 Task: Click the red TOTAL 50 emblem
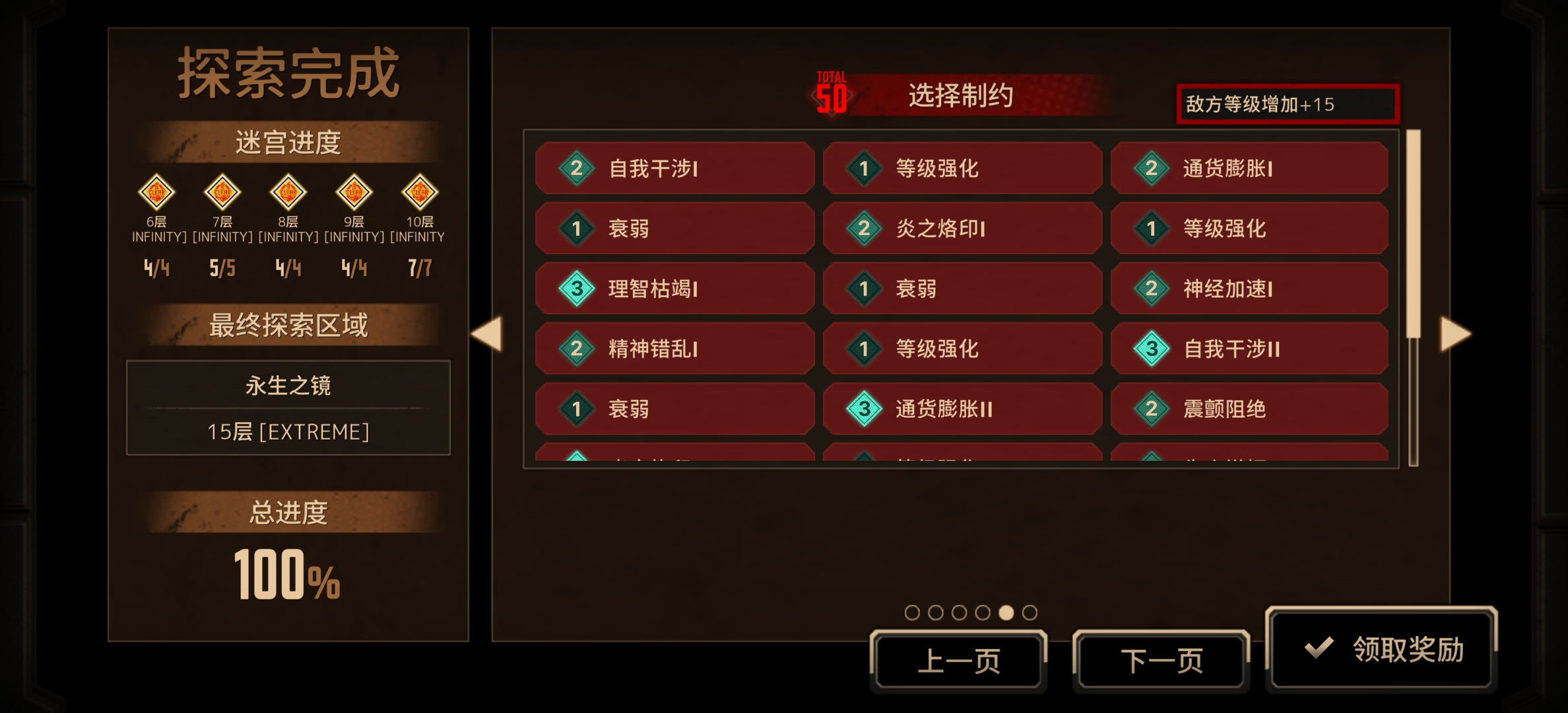[x=833, y=92]
